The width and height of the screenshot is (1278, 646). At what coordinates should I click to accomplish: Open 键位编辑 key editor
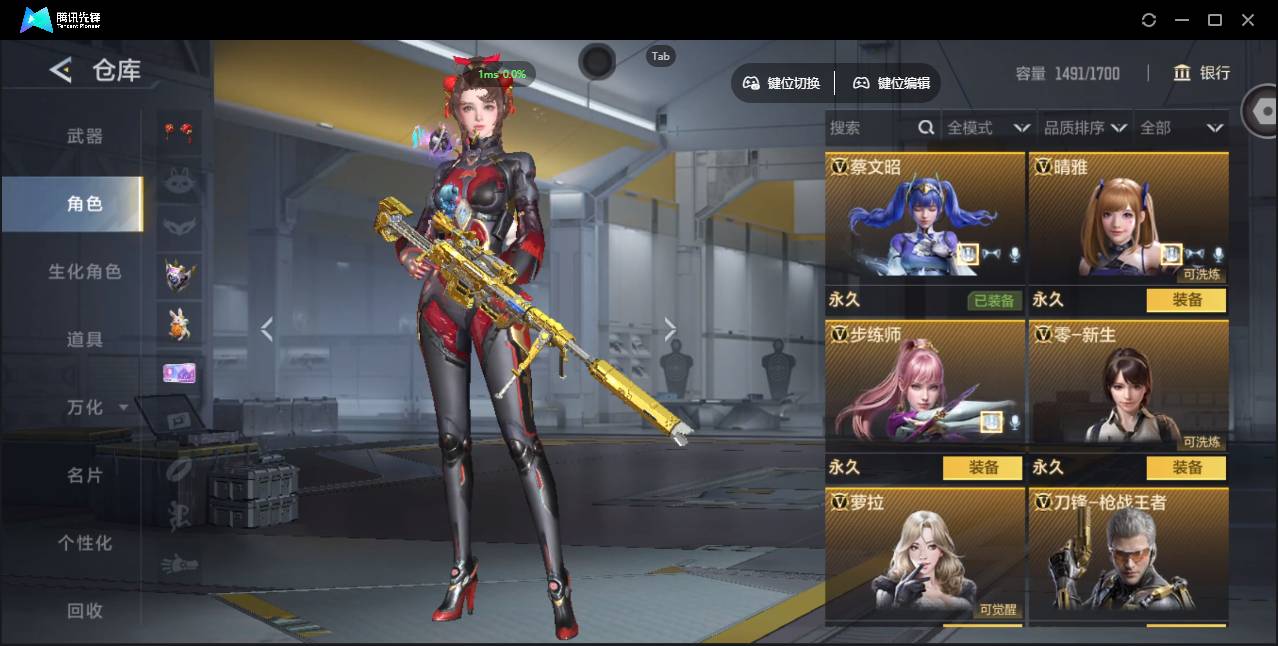pos(892,83)
